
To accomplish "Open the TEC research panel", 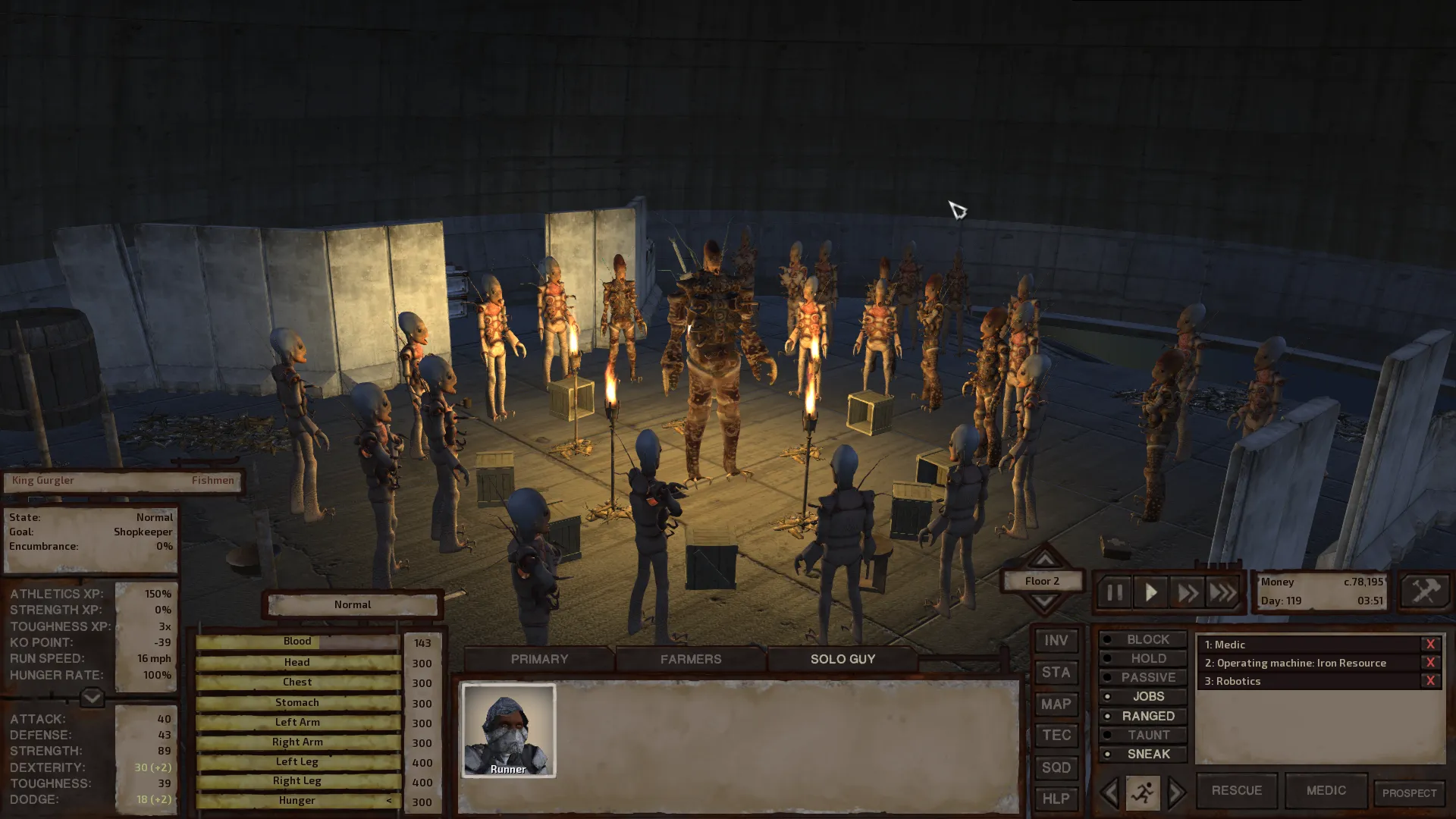I will click(x=1056, y=736).
